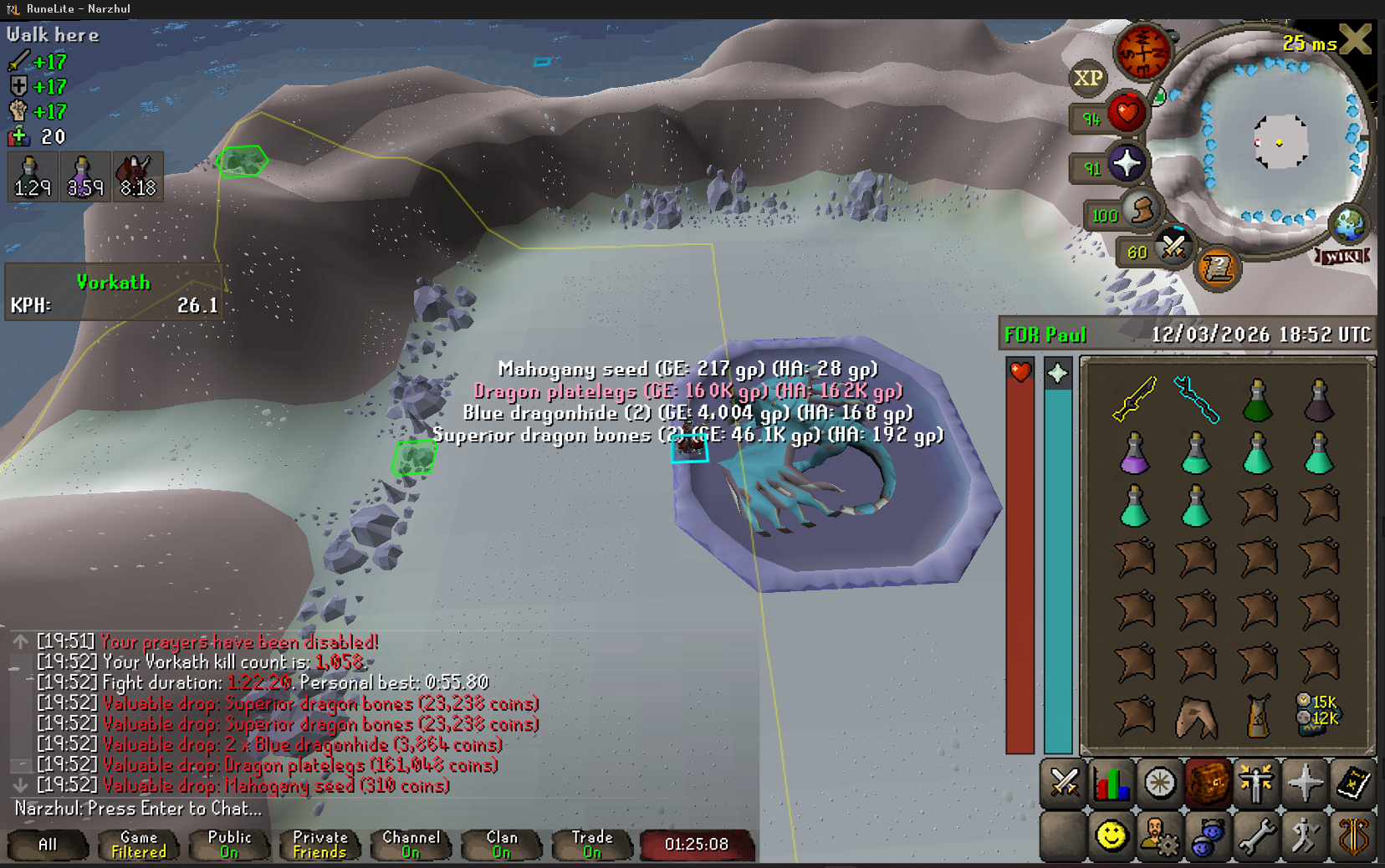Open the Trade chat filter tab
The image size is (1385, 868).
coord(592,844)
